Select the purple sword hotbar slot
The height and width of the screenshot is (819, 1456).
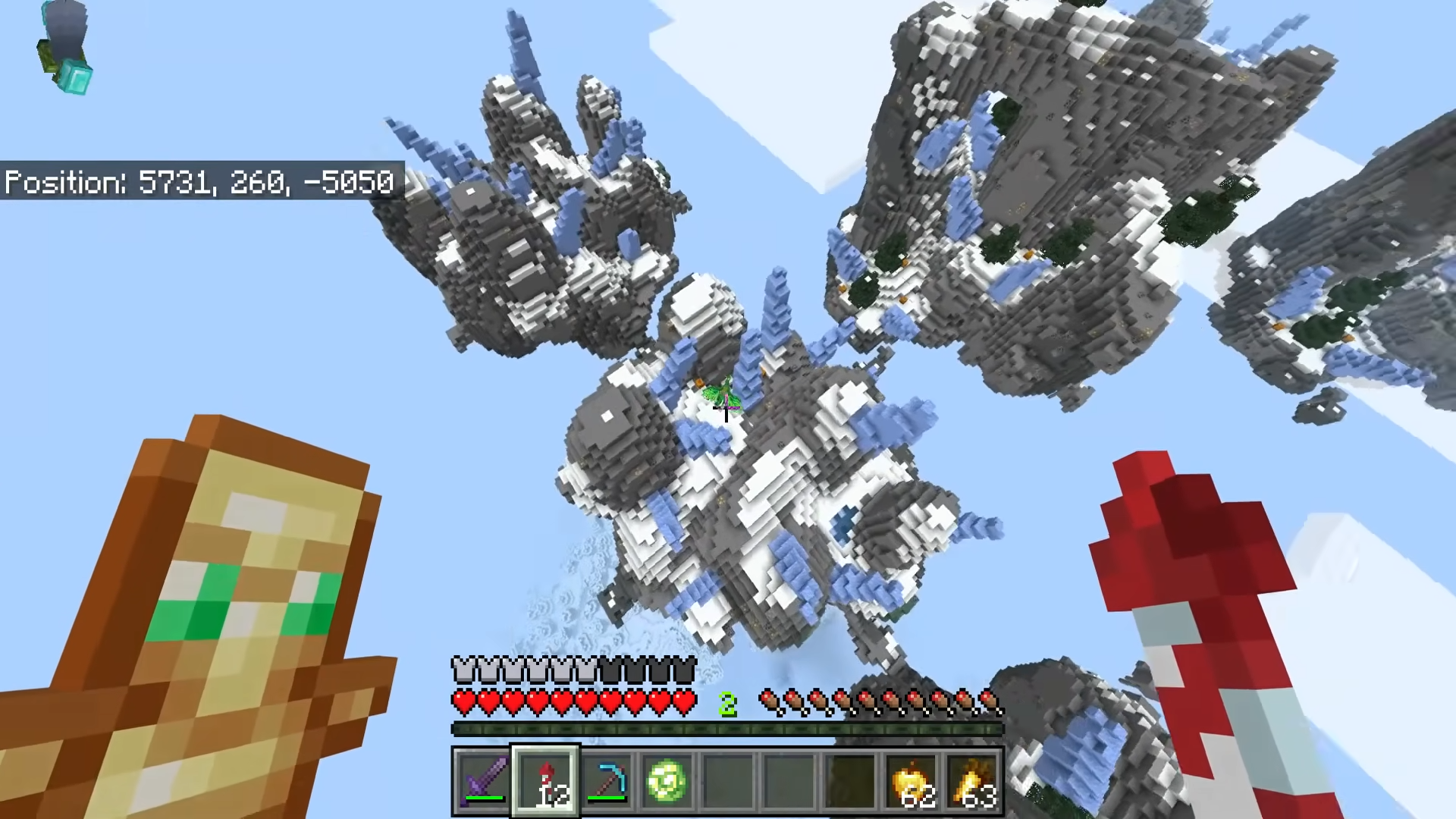point(484,780)
